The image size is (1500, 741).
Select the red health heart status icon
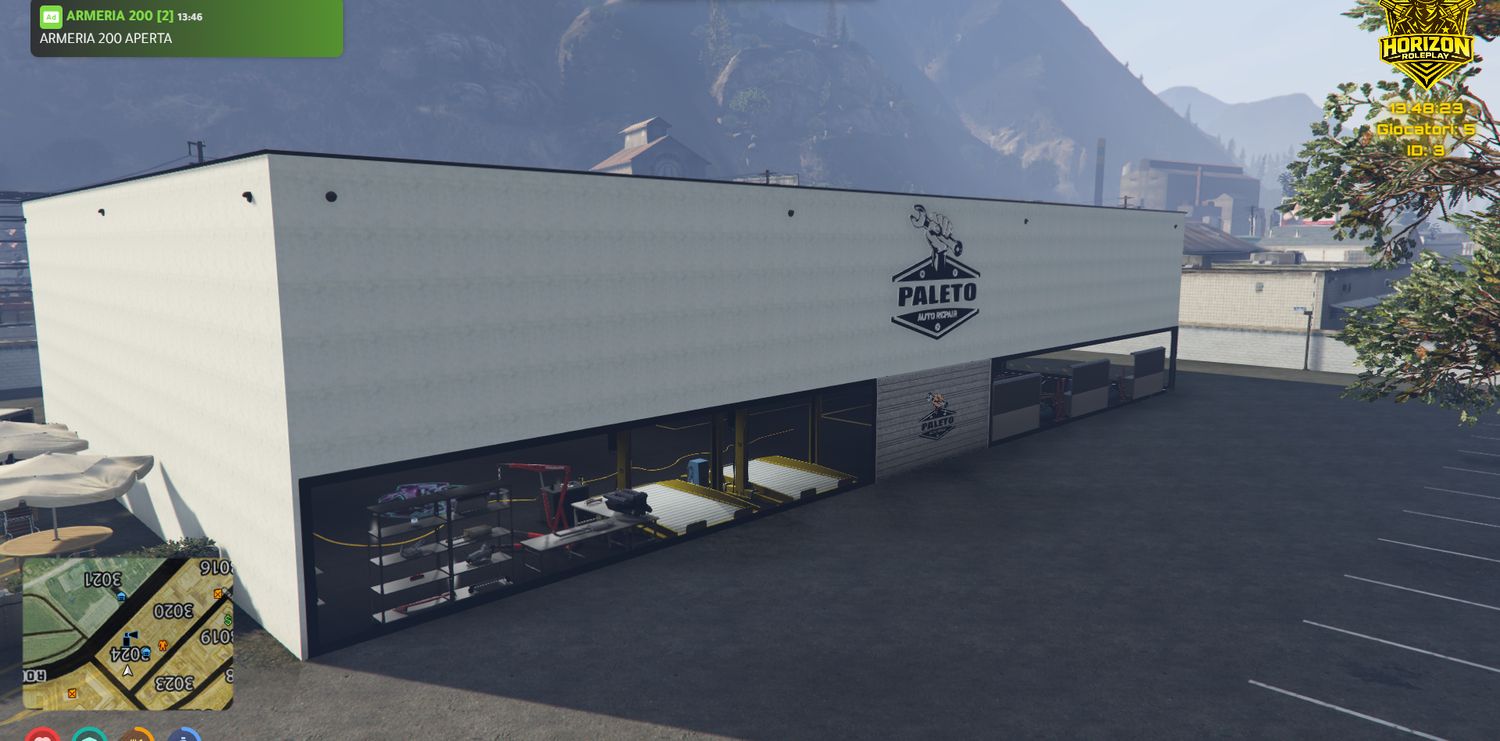pyautogui.click(x=43, y=738)
